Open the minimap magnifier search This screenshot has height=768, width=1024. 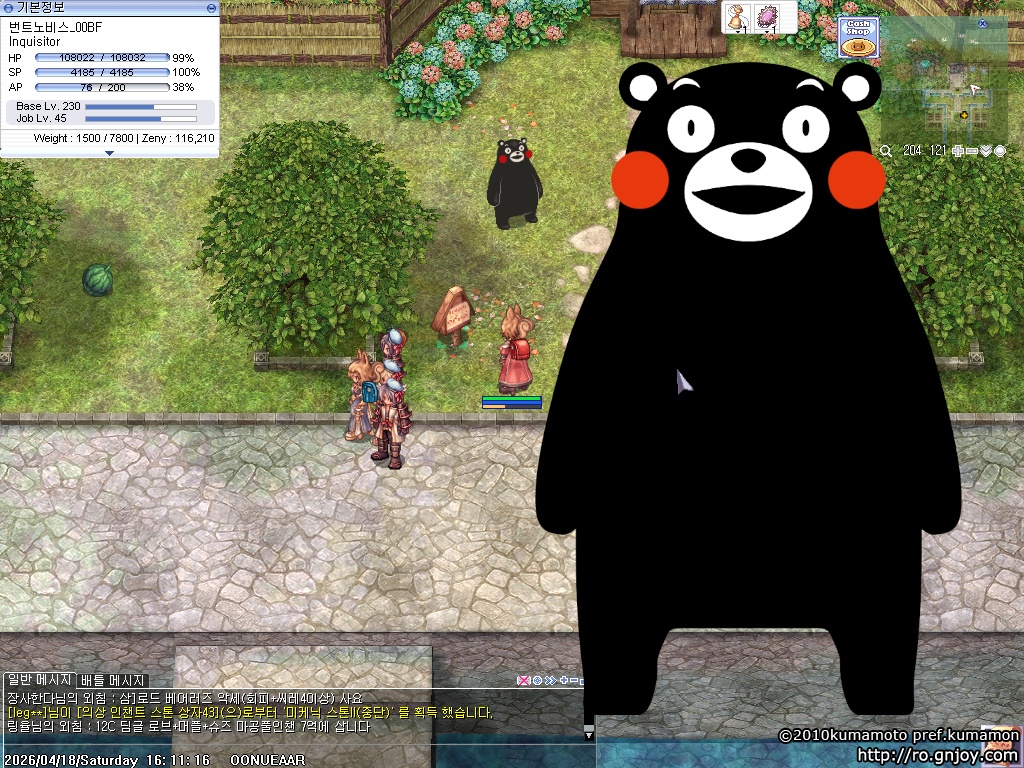click(886, 151)
